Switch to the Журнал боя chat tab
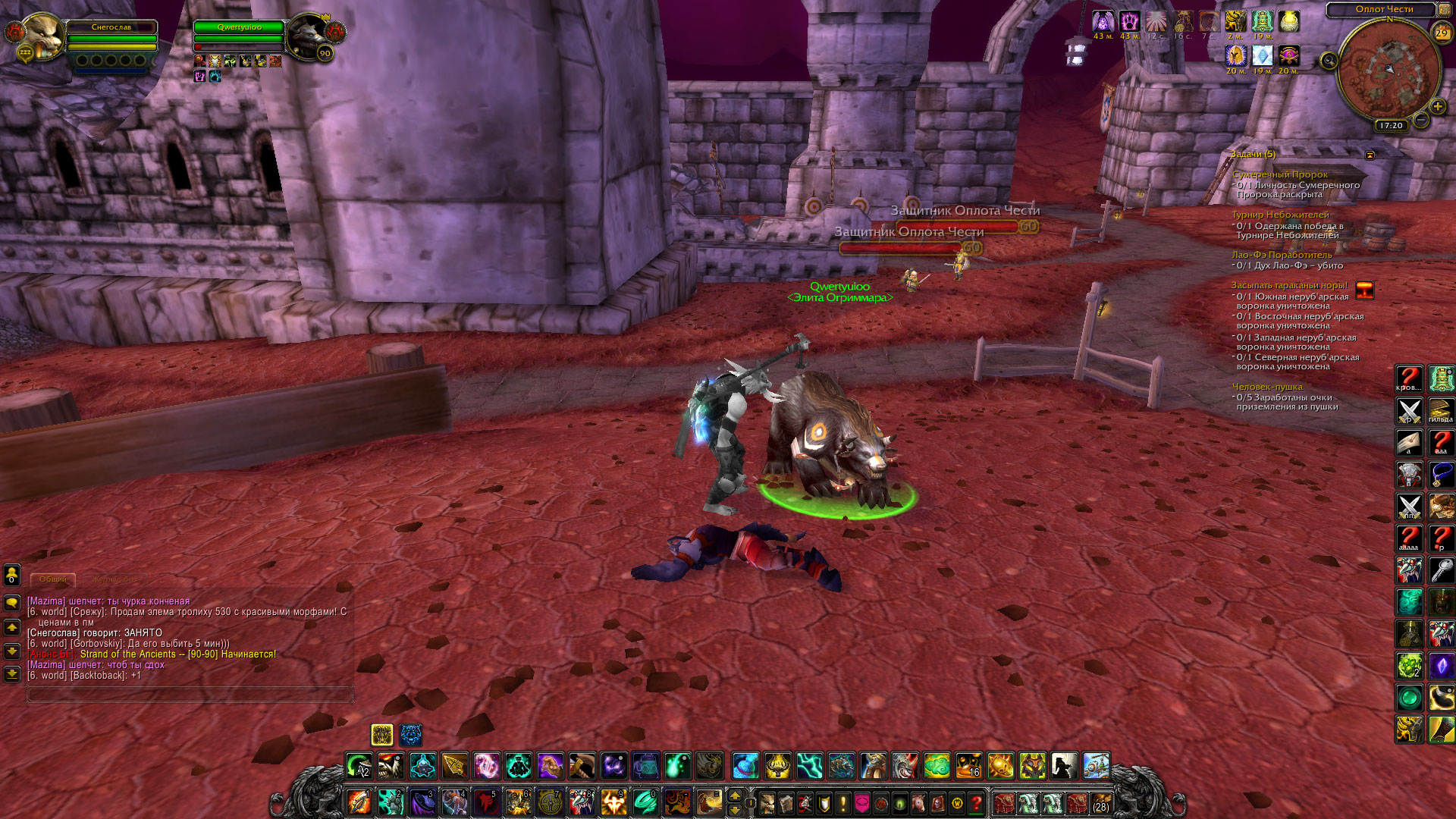1456x819 pixels. (116, 579)
